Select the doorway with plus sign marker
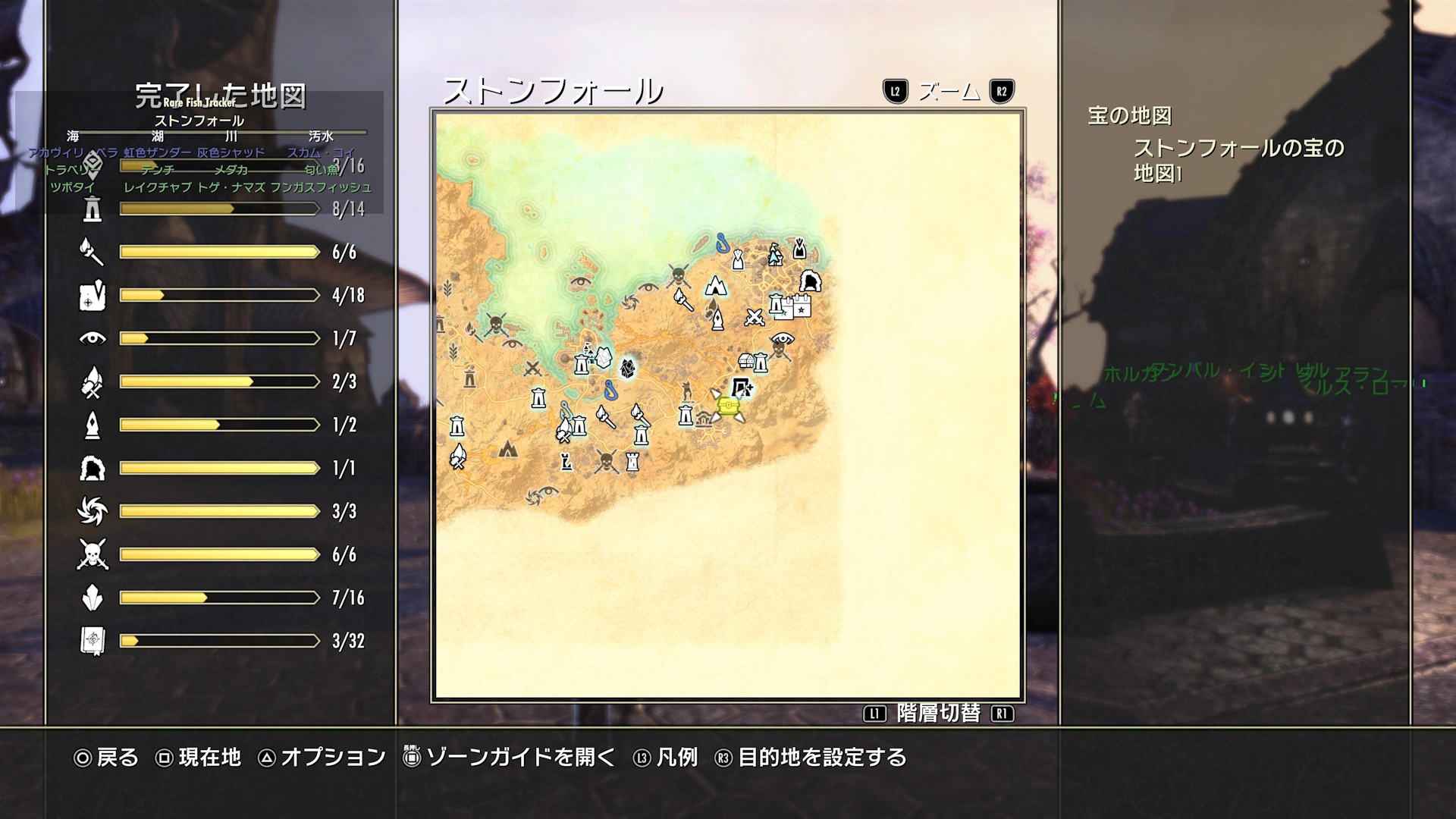This screenshot has height=819, width=1456. [x=742, y=388]
